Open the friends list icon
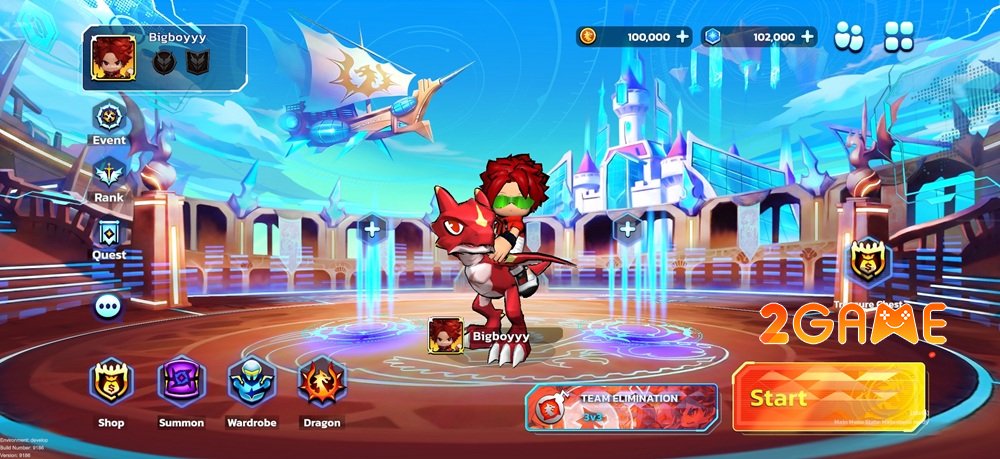Screen dimensions: 1000x459 tap(848, 37)
